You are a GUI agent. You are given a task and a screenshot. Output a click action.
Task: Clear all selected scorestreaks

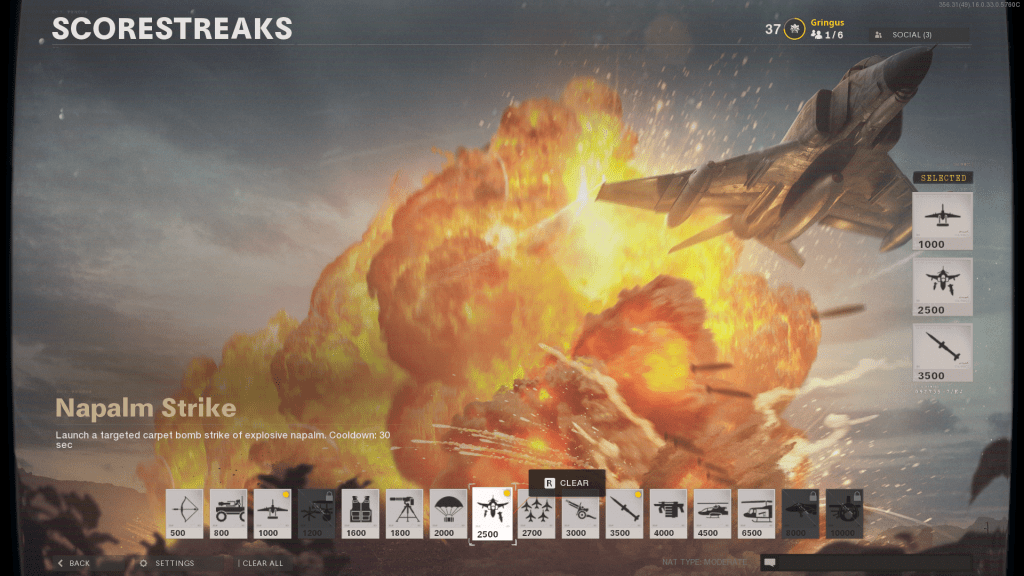[263, 563]
